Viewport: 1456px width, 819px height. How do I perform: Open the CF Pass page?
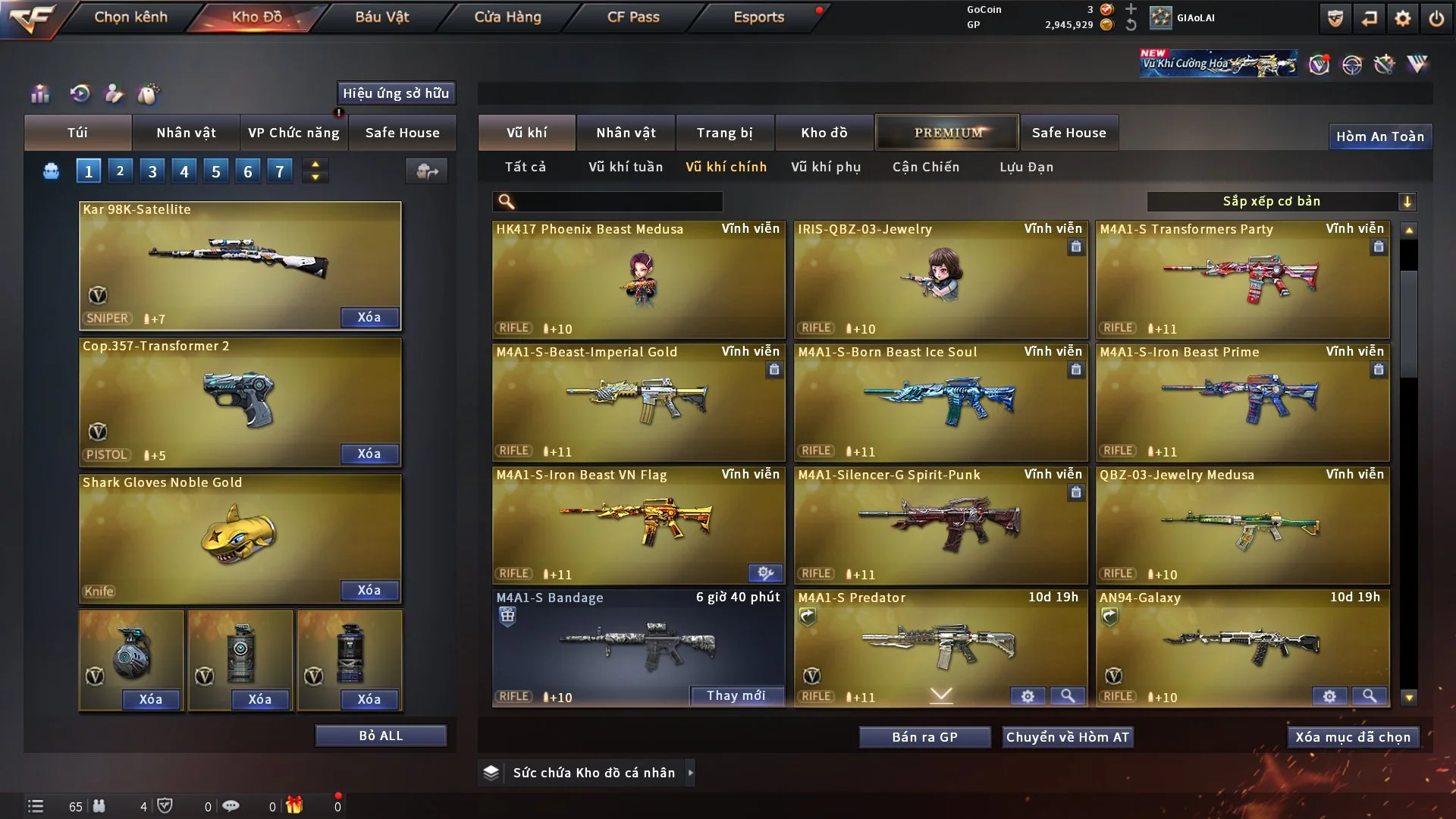(x=633, y=17)
